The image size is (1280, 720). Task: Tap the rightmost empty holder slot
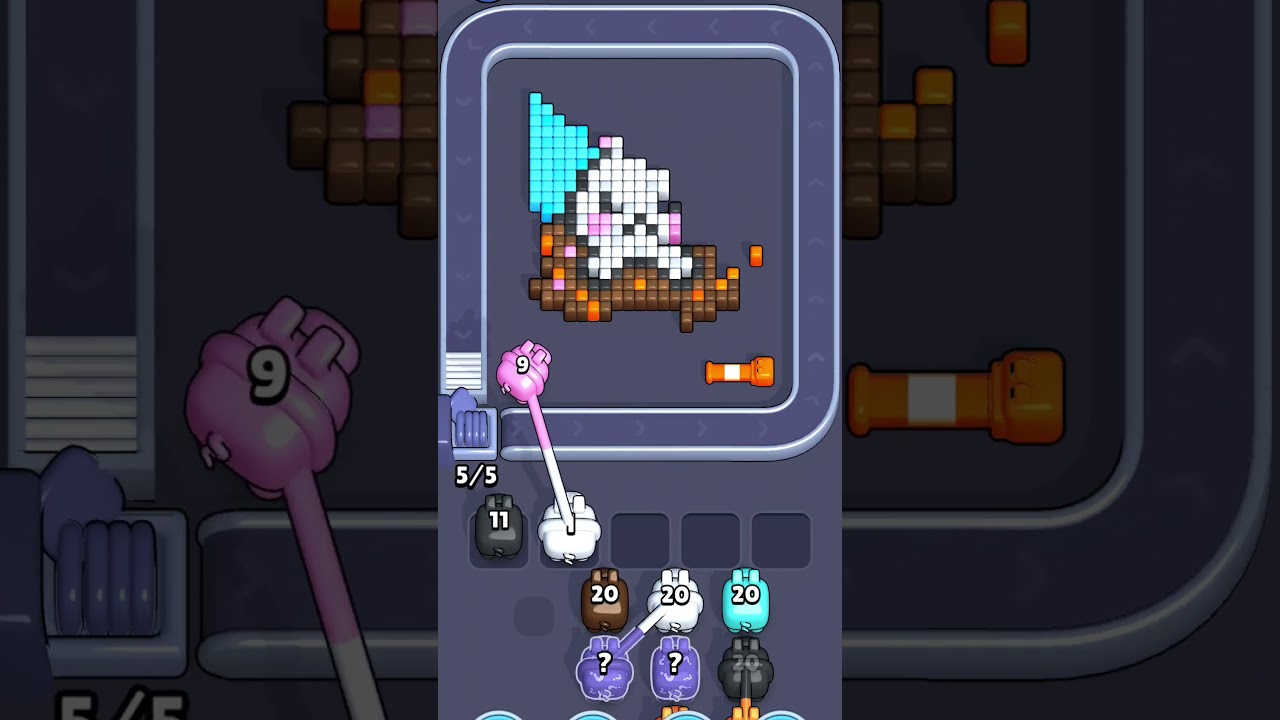click(782, 537)
